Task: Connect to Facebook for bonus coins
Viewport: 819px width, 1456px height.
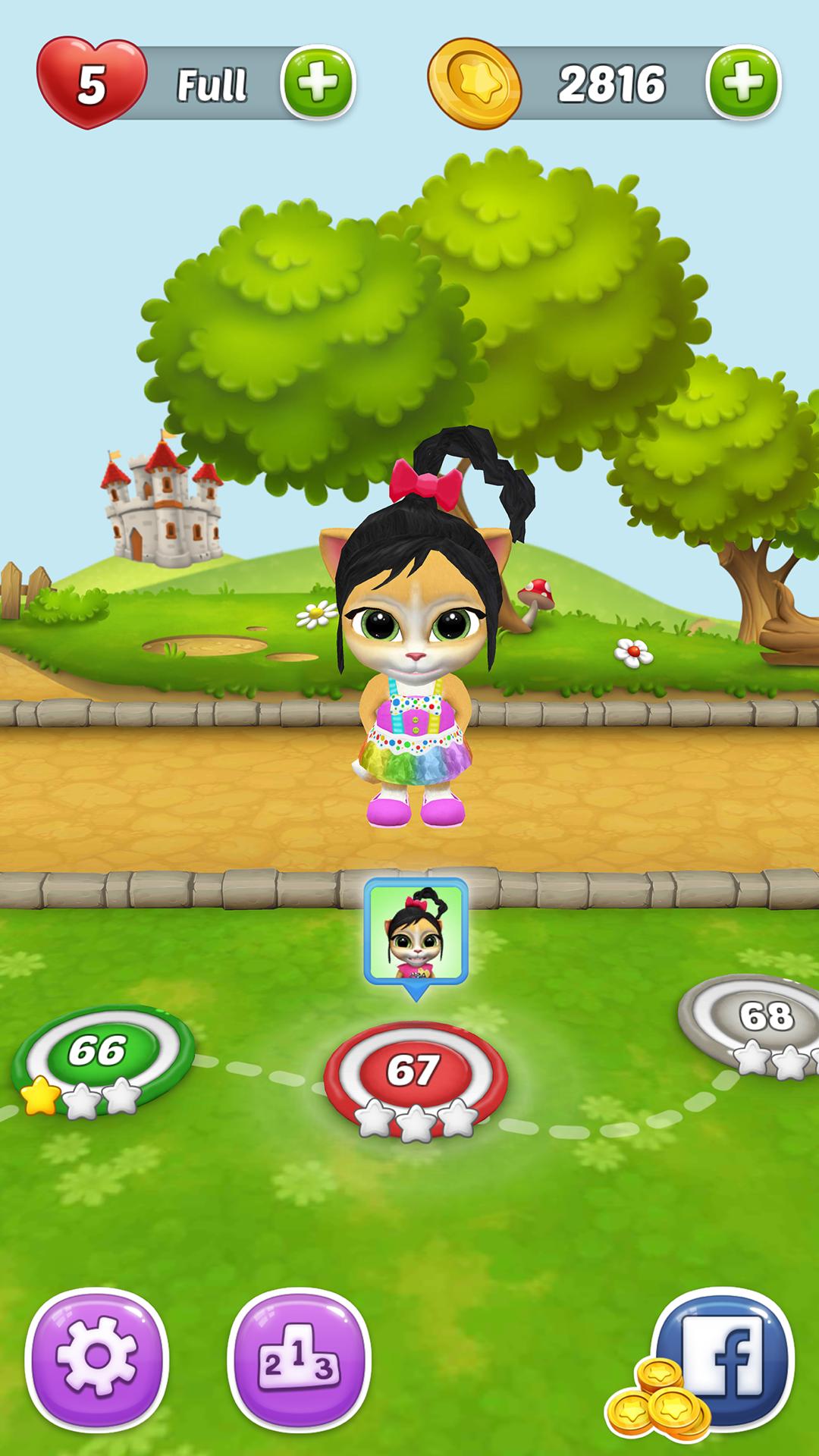Action: (720, 1358)
